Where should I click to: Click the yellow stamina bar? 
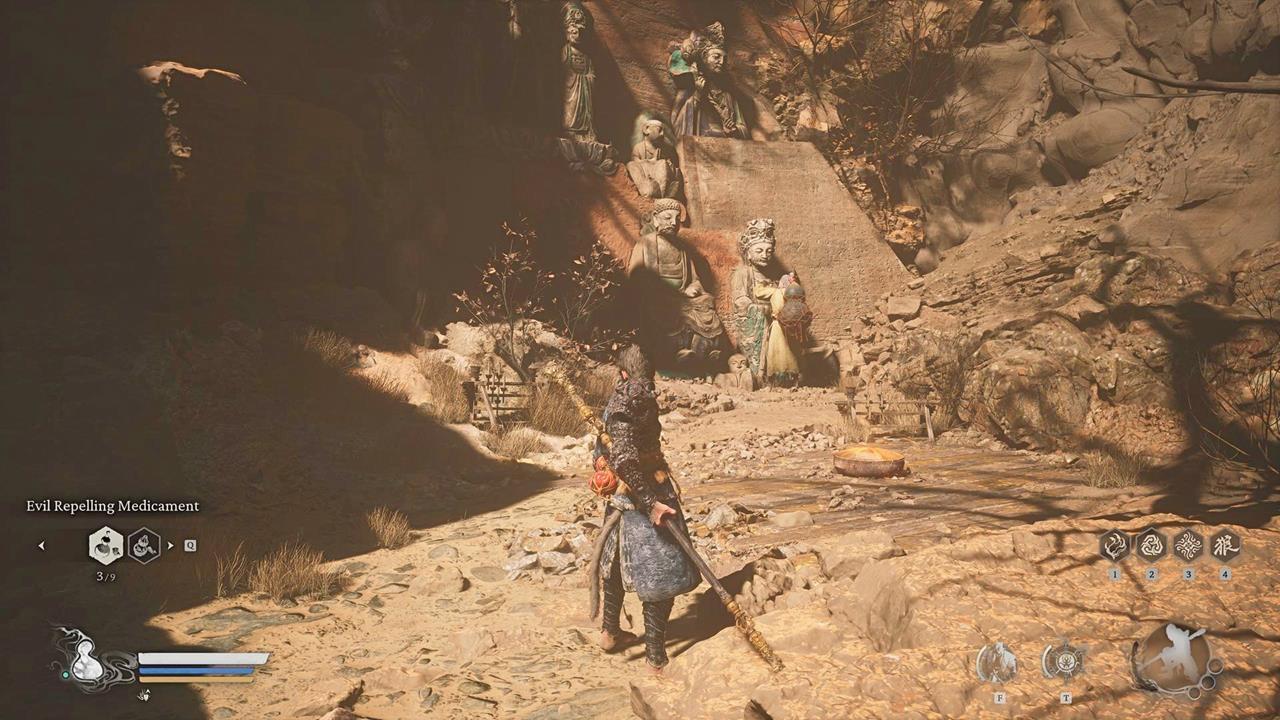coord(195,680)
